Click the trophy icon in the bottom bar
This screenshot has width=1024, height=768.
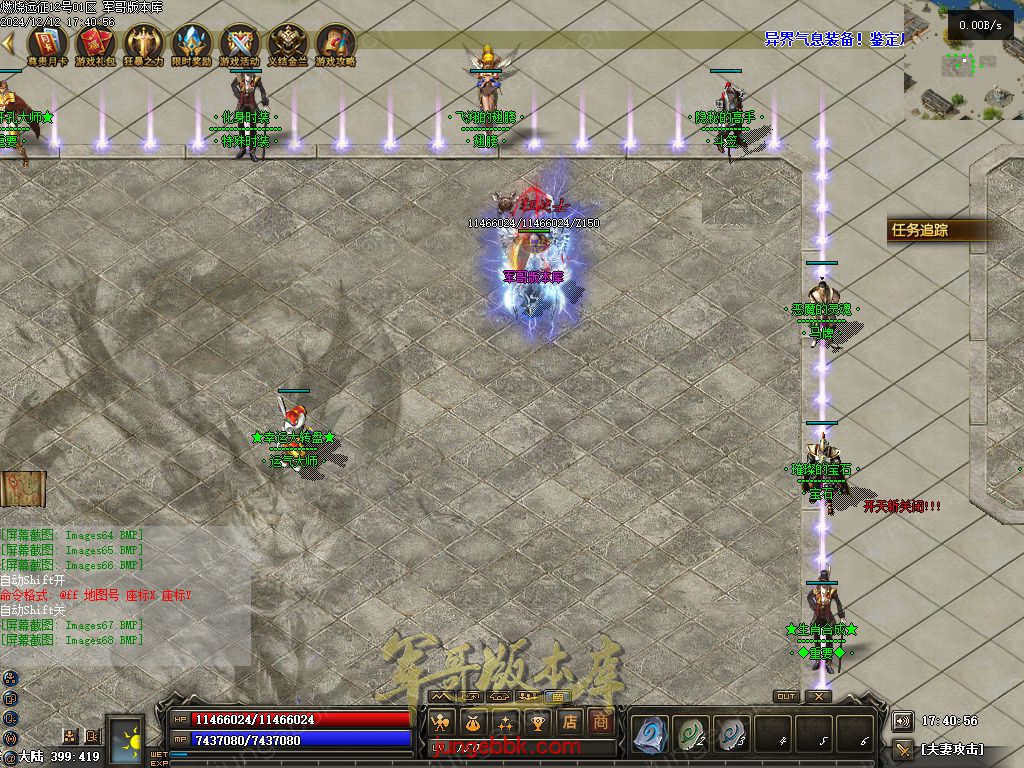[538, 722]
